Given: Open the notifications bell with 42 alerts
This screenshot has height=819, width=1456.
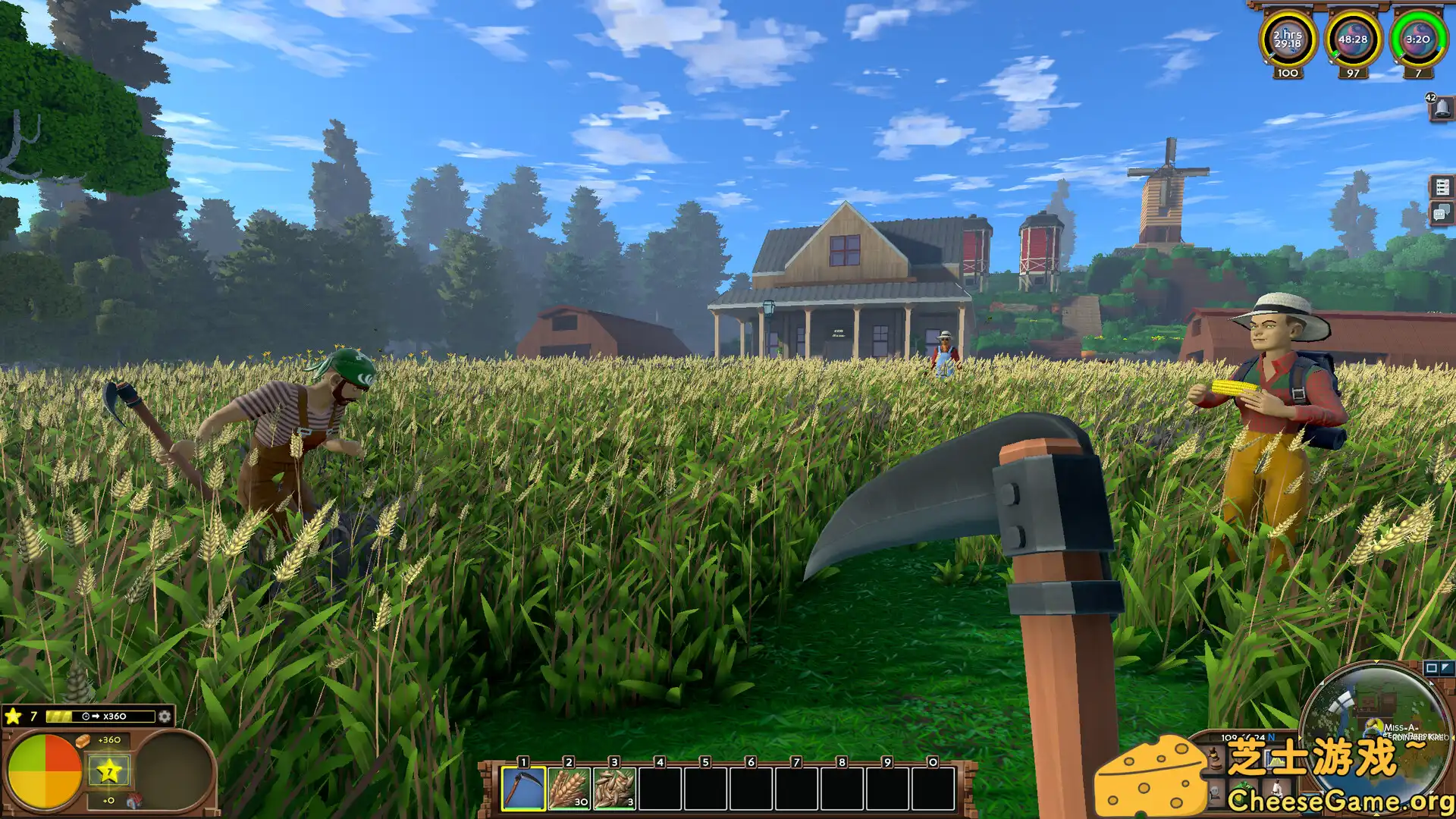Looking at the screenshot, I should pyautogui.click(x=1442, y=108).
